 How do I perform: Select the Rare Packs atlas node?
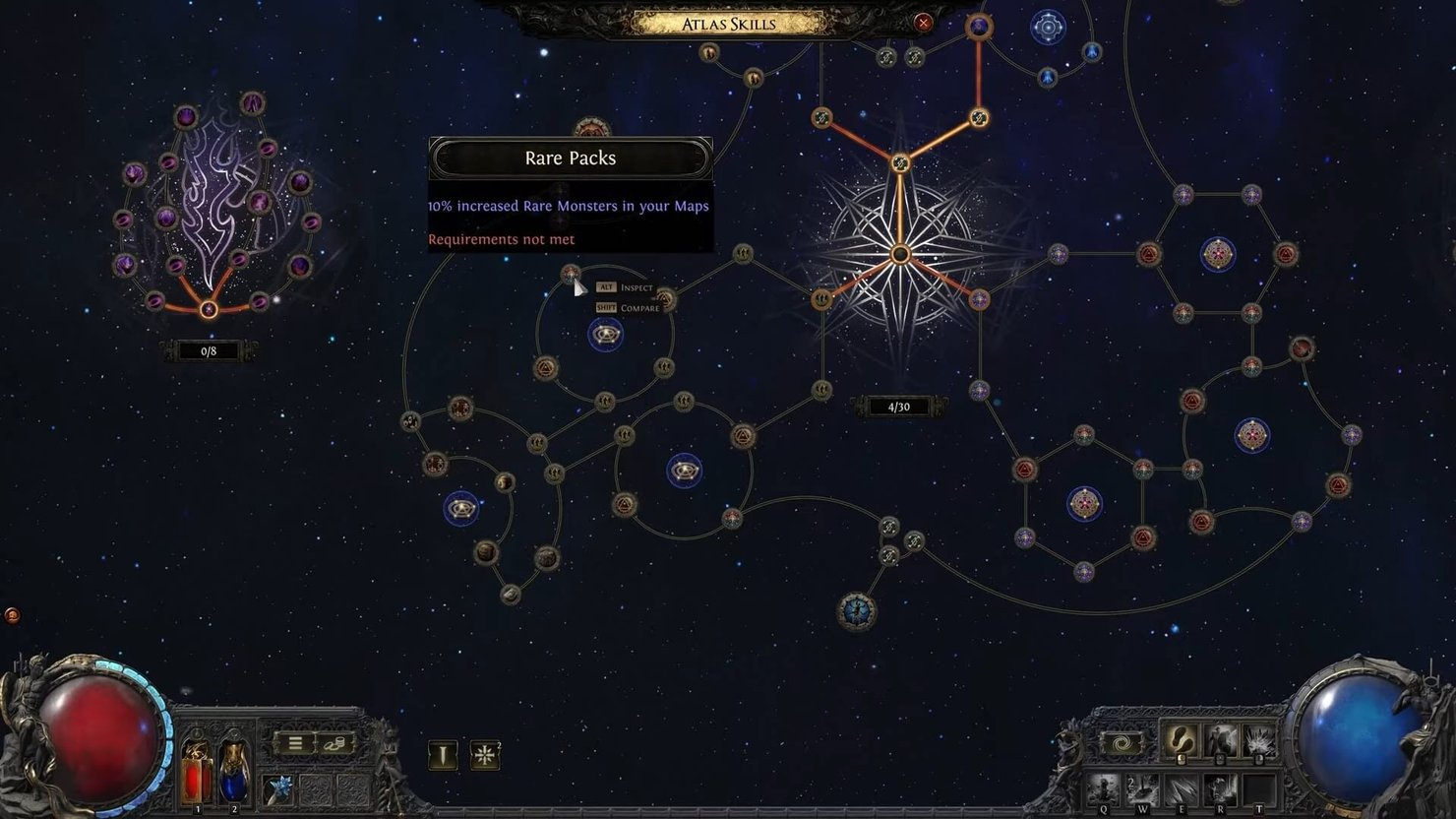571,274
